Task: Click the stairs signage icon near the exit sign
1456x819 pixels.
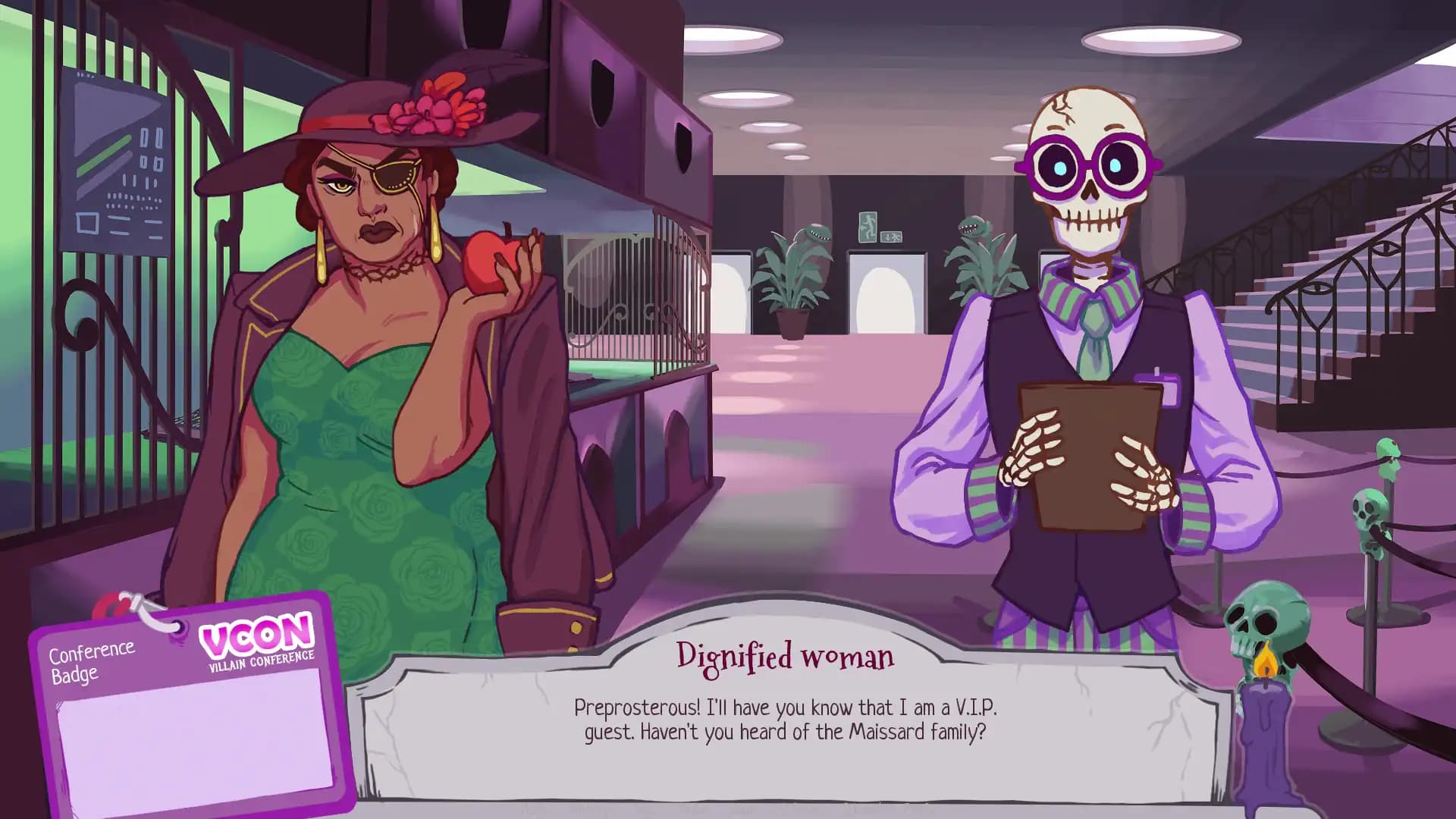Action: click(x=891, y=237)
